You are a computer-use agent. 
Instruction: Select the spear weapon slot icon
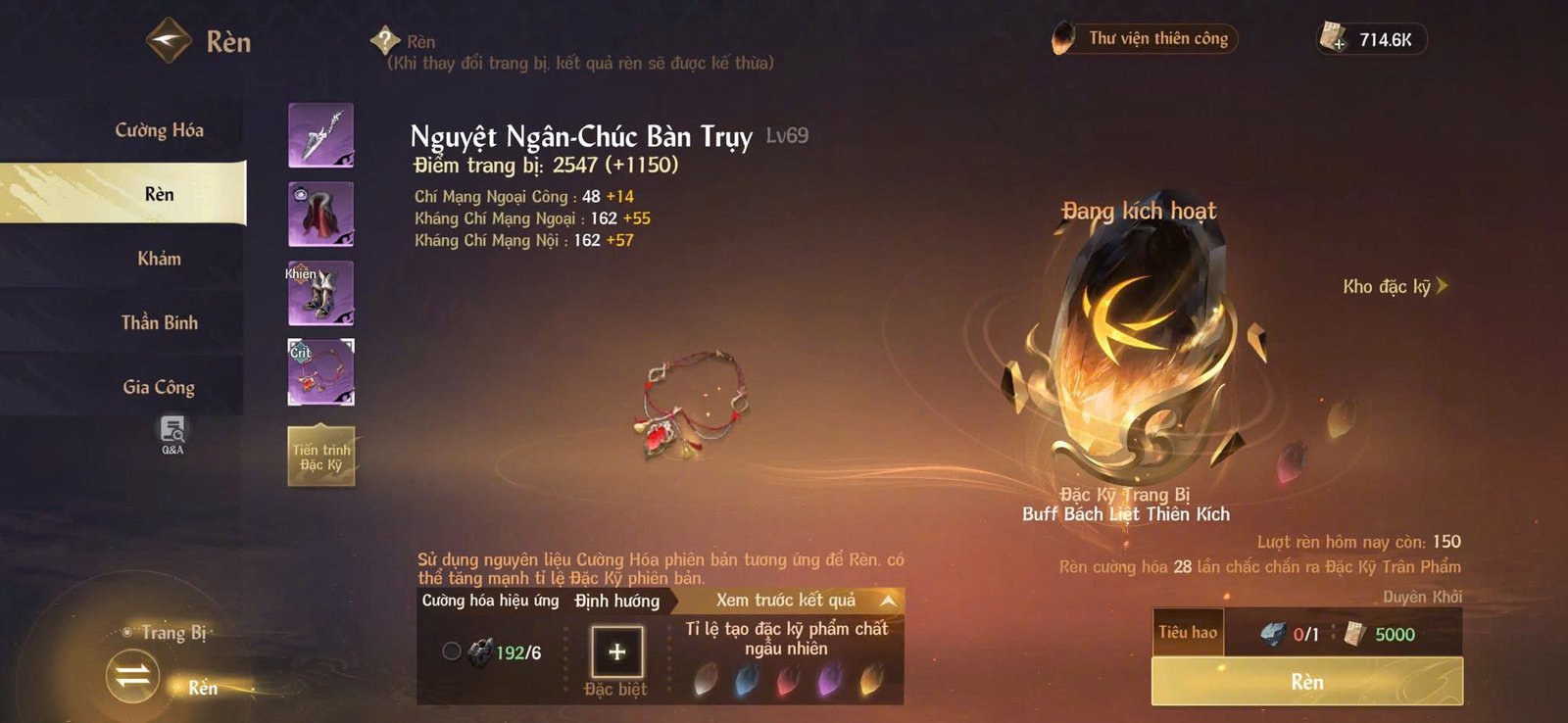click(x=319, y=134)
